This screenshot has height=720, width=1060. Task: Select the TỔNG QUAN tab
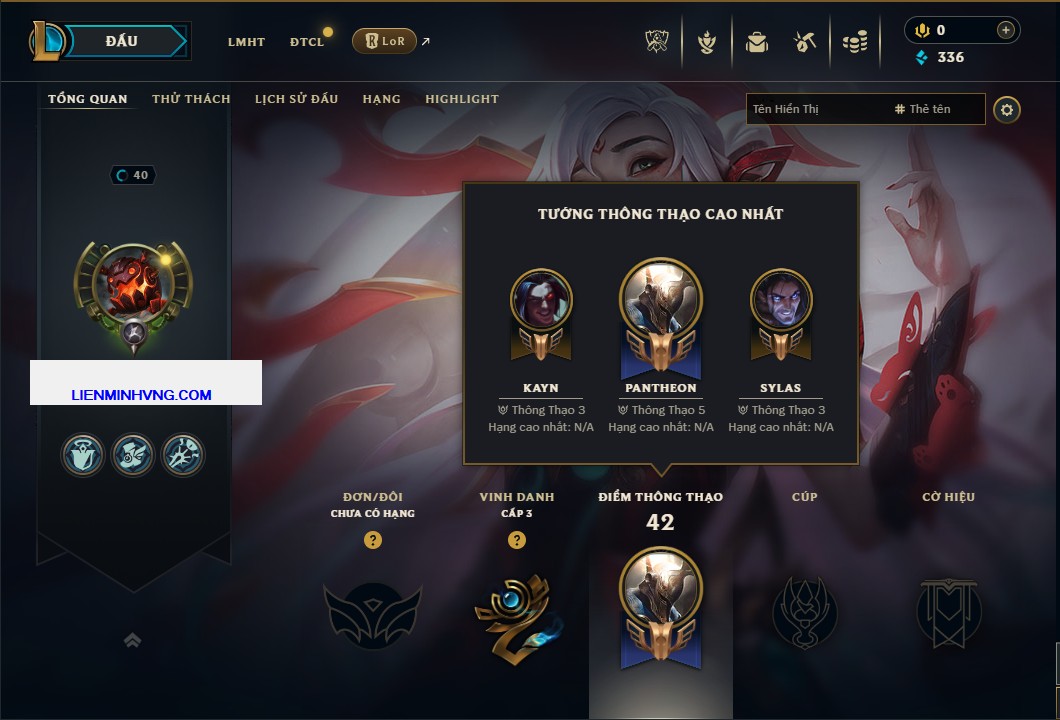tap(88, 99)
